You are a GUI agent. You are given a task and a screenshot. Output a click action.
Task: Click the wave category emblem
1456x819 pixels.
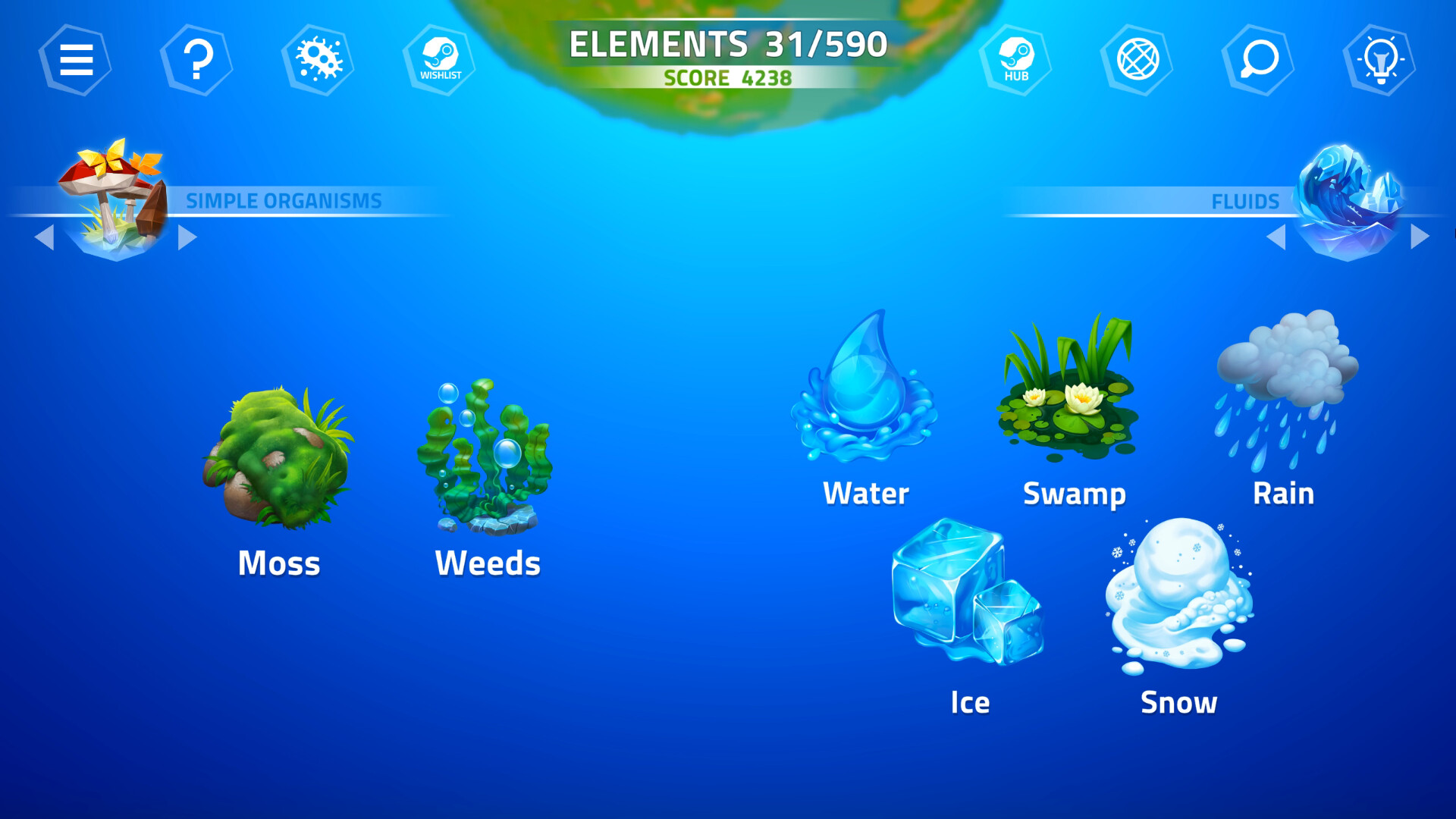pos(1346,199)
